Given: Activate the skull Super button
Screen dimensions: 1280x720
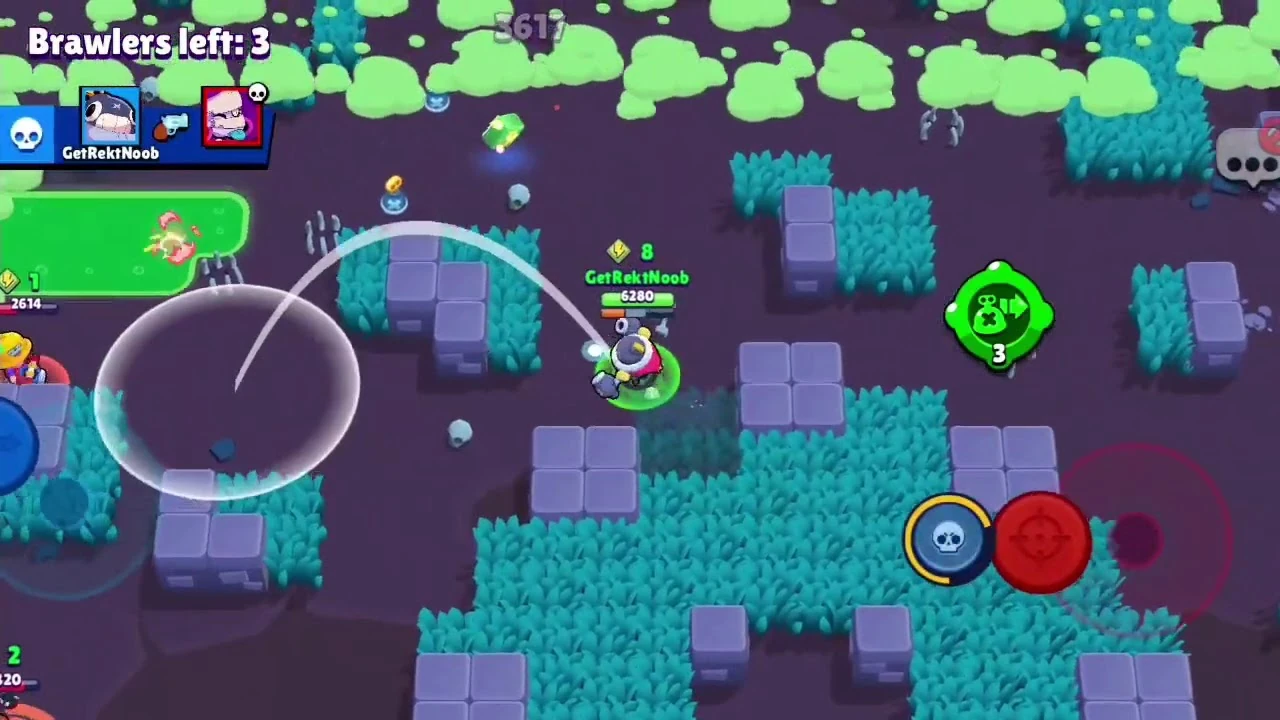Looking at the screenshot, I should click(948, 540).
